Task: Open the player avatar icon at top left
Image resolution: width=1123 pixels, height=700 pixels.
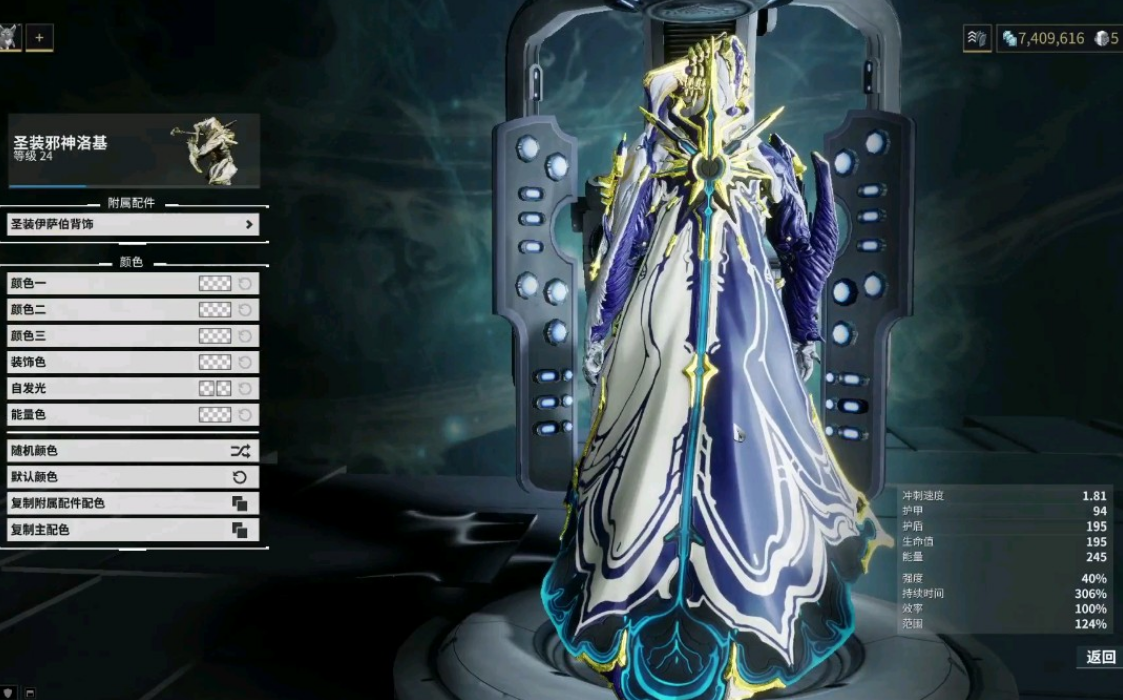Action: click(x=10, y=38)
